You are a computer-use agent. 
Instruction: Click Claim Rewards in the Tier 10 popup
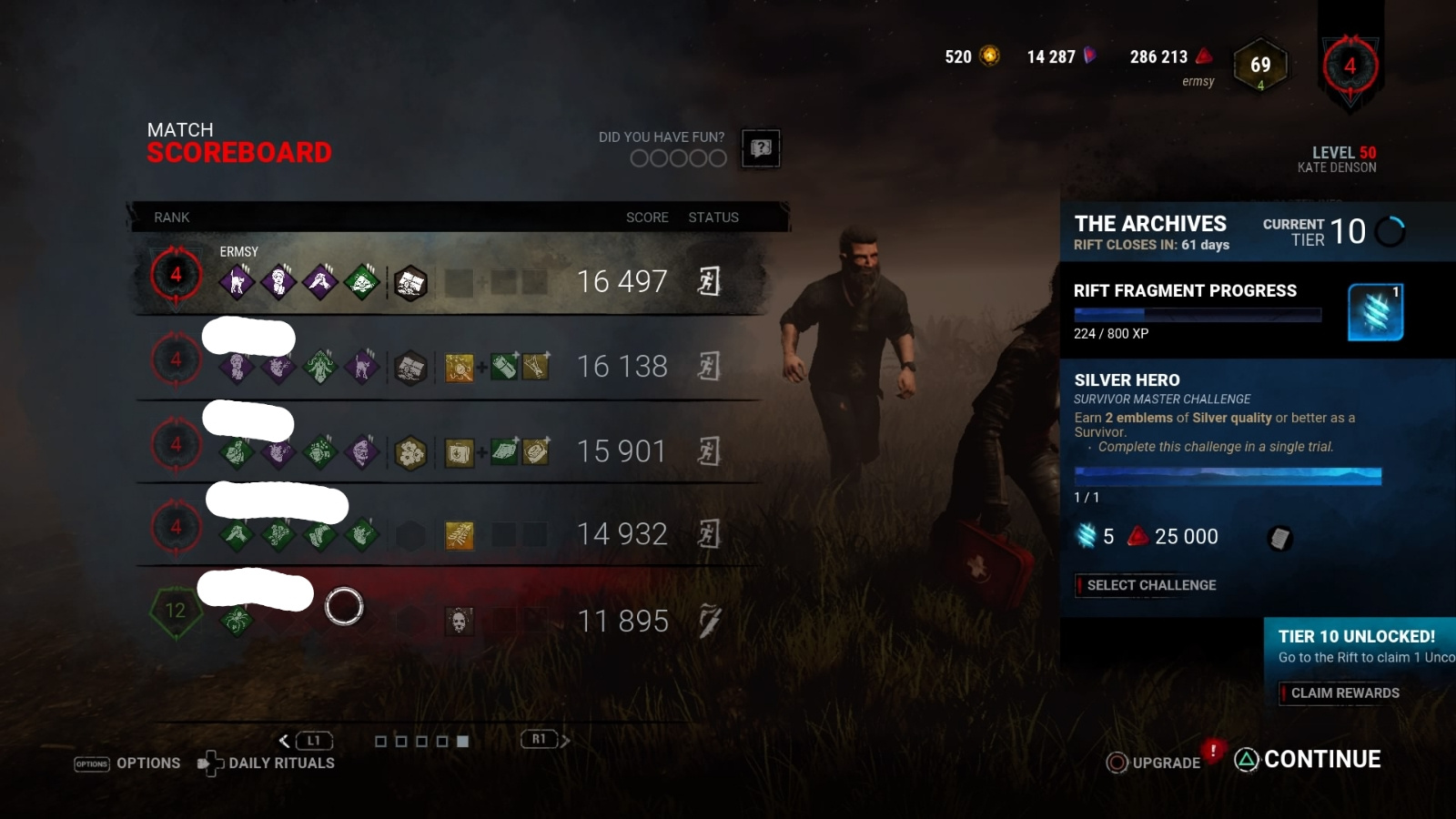tap(1340, 693)
